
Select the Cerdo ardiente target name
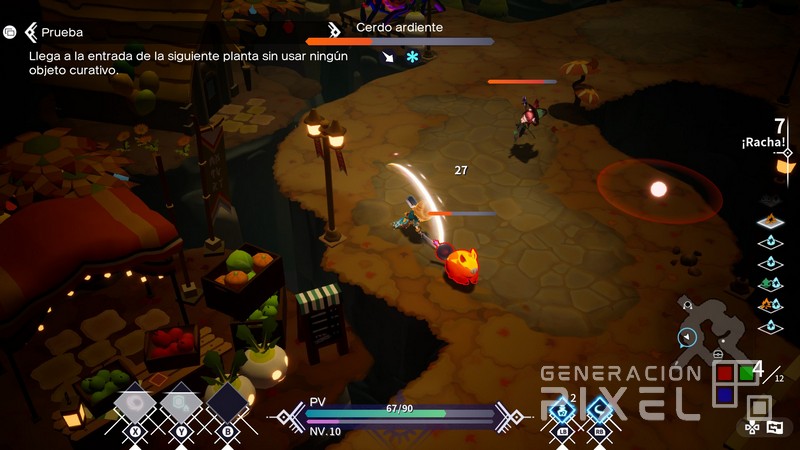click(399, 27)
